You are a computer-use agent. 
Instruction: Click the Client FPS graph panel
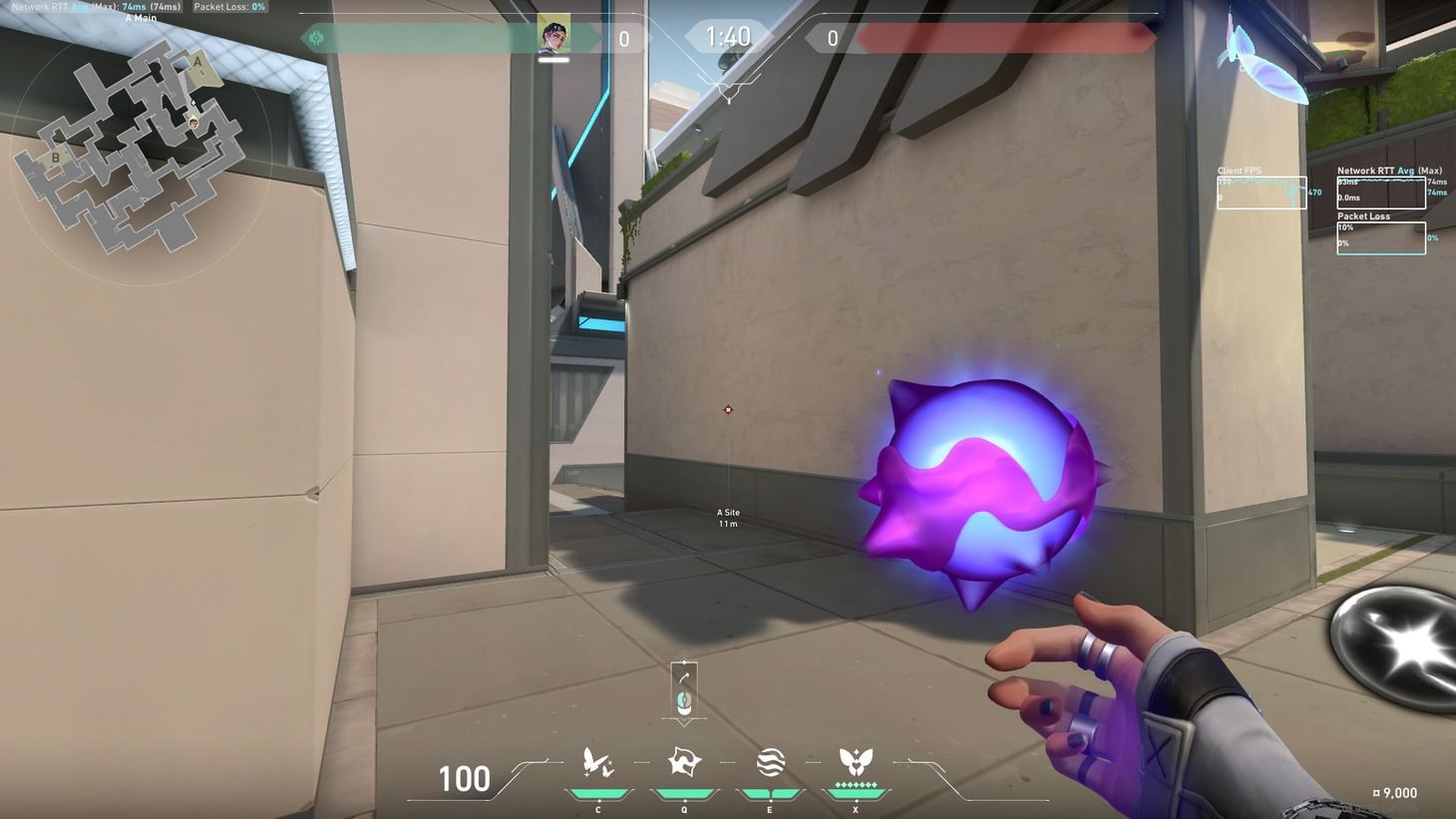(1261, 193)
